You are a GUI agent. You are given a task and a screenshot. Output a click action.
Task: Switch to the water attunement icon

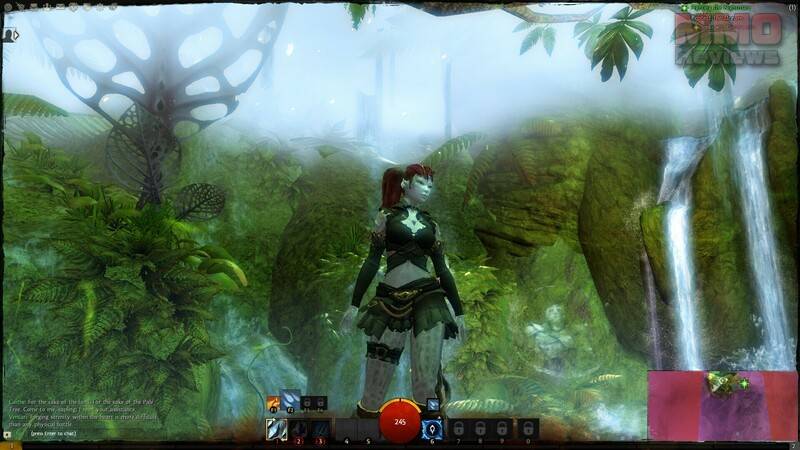tap(290, 401)
